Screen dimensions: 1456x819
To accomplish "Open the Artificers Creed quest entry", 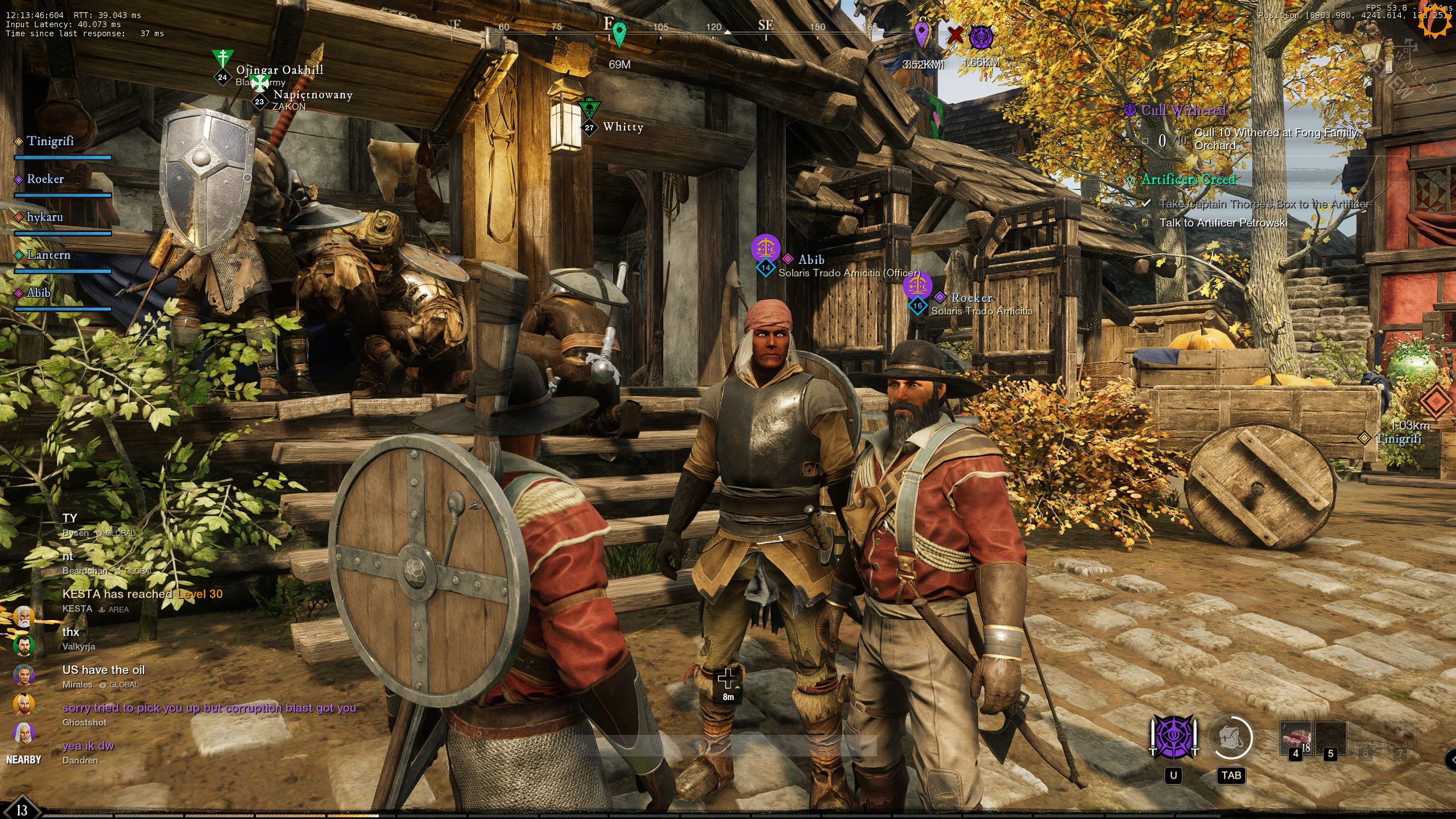I will (x=1188, y=179).
